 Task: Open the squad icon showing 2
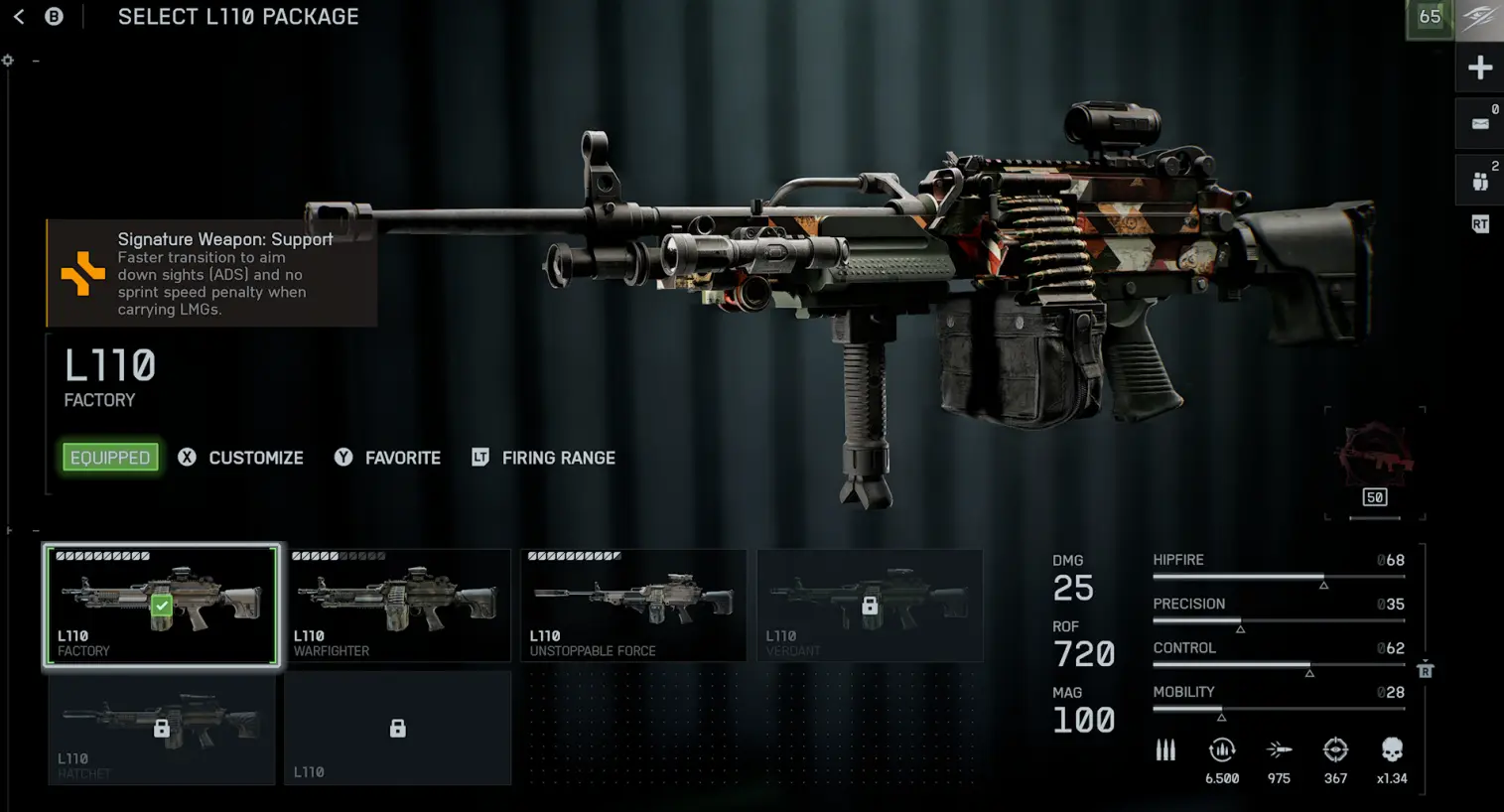[x=1479, y=181]
